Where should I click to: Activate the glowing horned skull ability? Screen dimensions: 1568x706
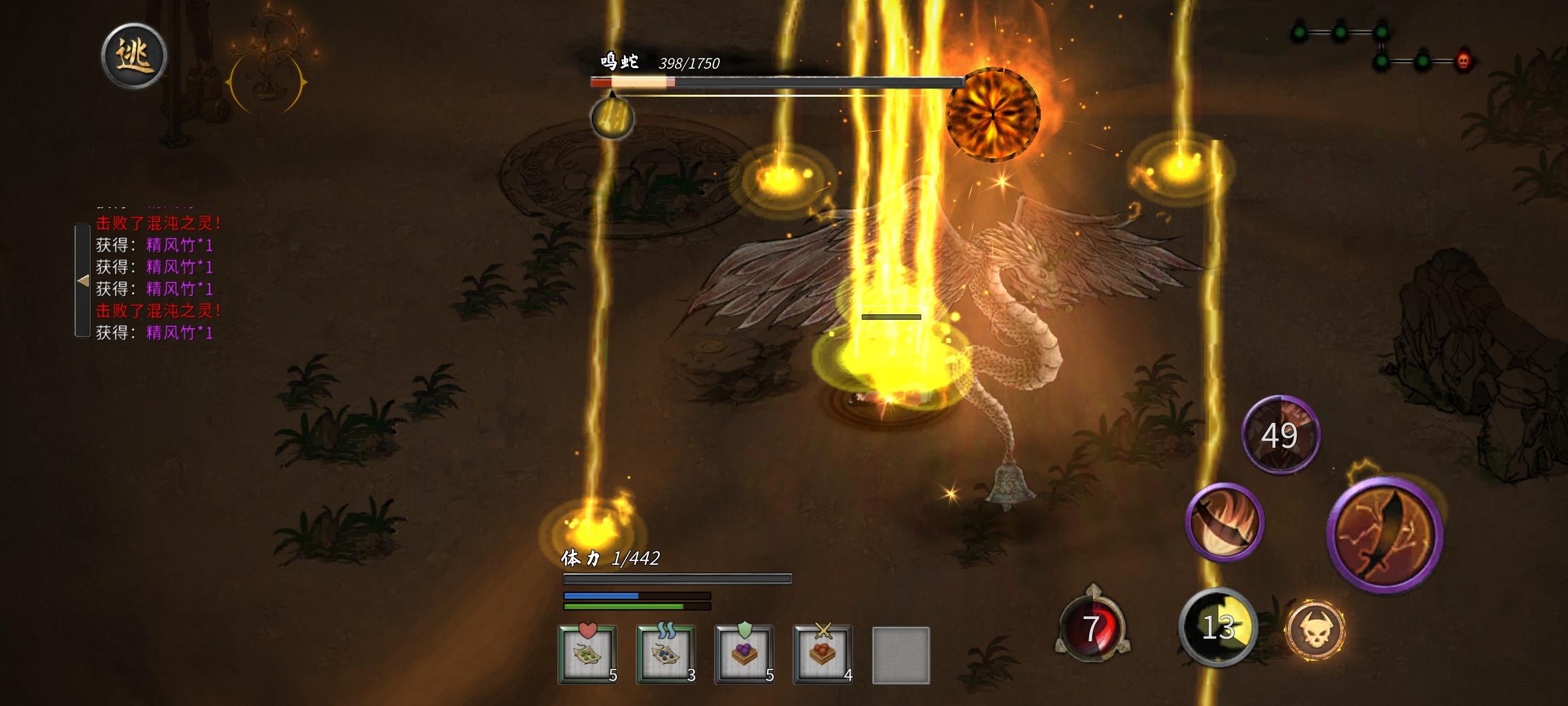point(1315,630)
